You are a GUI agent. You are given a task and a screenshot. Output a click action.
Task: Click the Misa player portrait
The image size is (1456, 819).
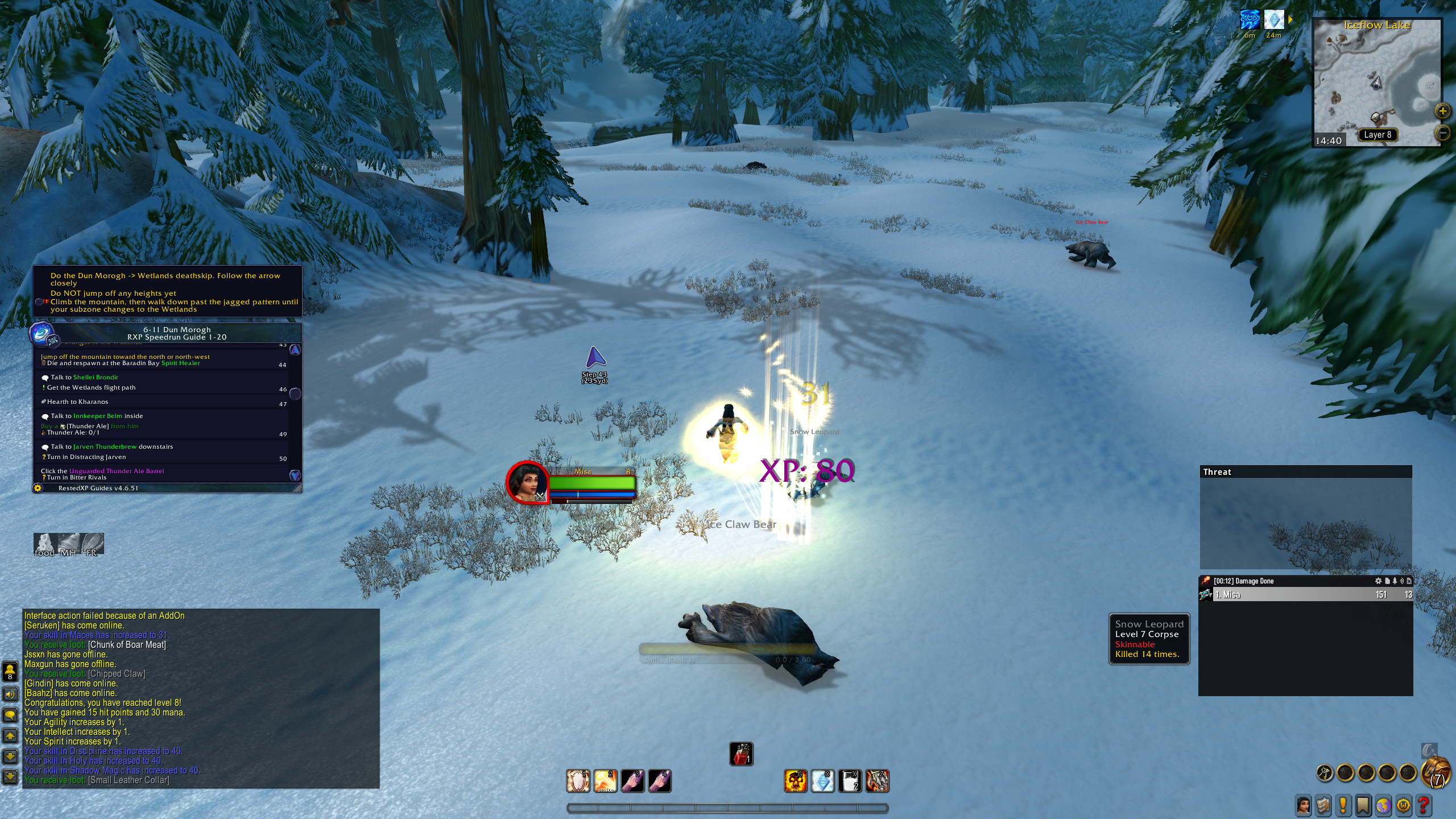527,481
